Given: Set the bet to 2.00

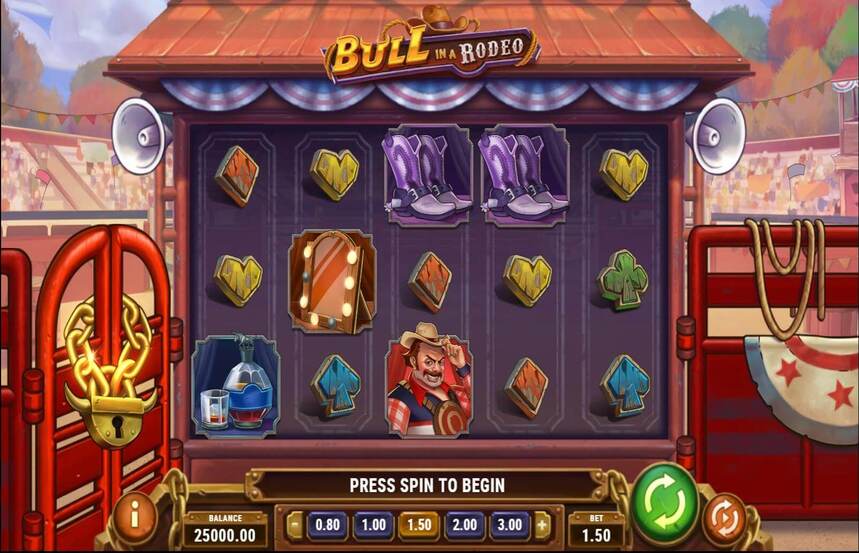Looking at the screenshot, I should click(x=464, y=524).
